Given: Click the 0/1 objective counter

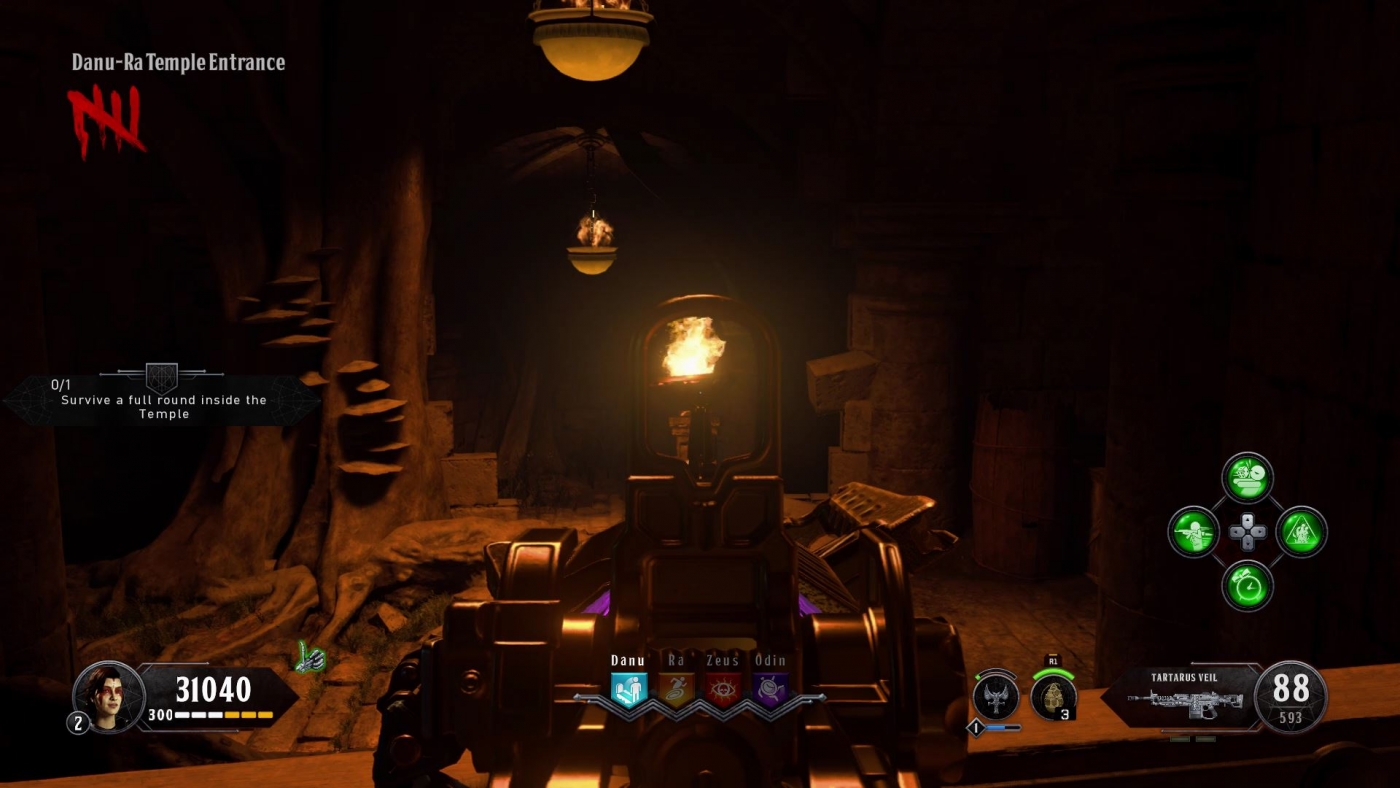Looking at the screenshot, I should click(60, 383).
